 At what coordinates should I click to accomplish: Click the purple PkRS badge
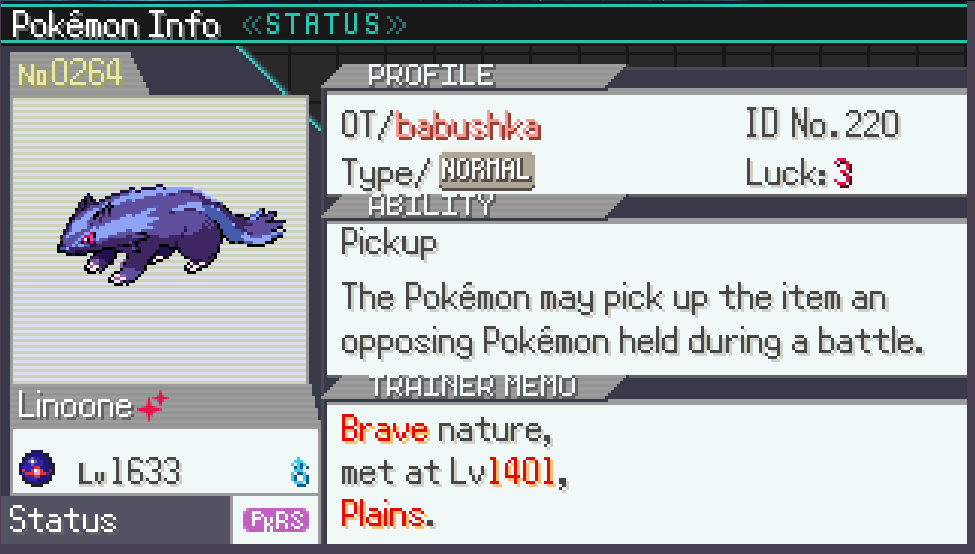tap(276, 520)
